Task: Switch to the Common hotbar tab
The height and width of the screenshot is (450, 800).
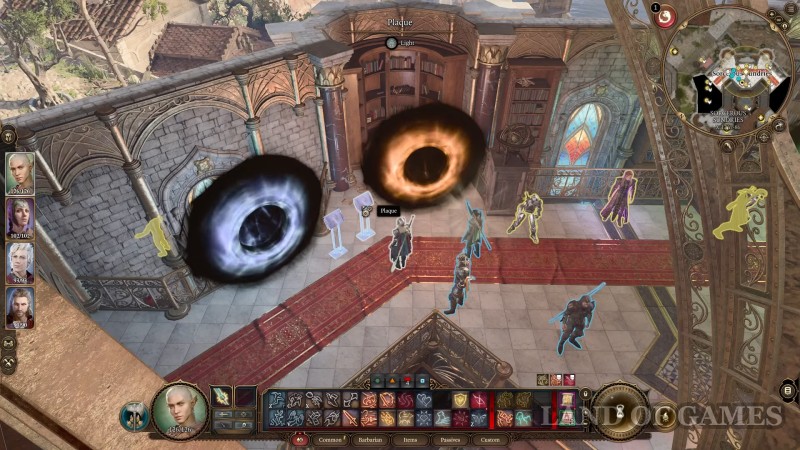Action: coord(329,438)
